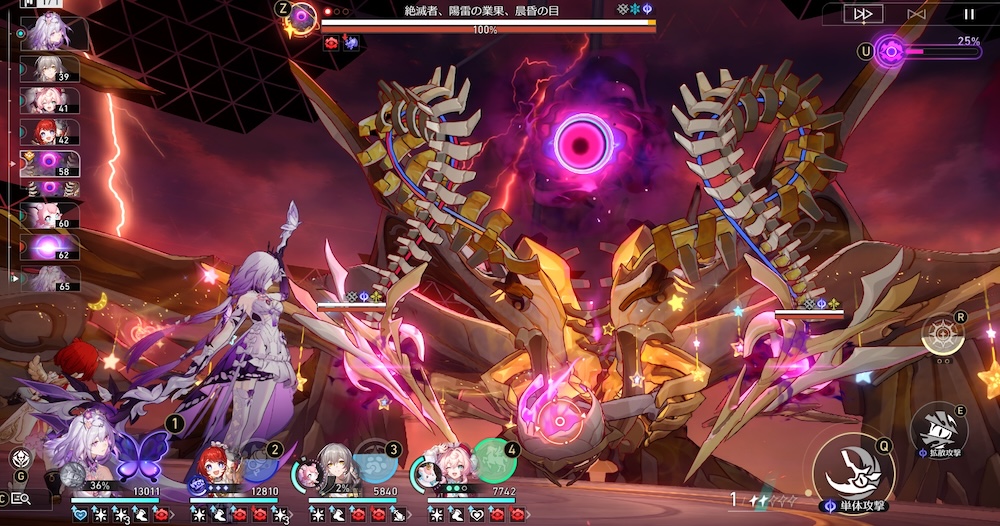The width and height of the screenshot is (1000, 526).
Task: Select the 拡散攻撃 skill
Action: 939,426
